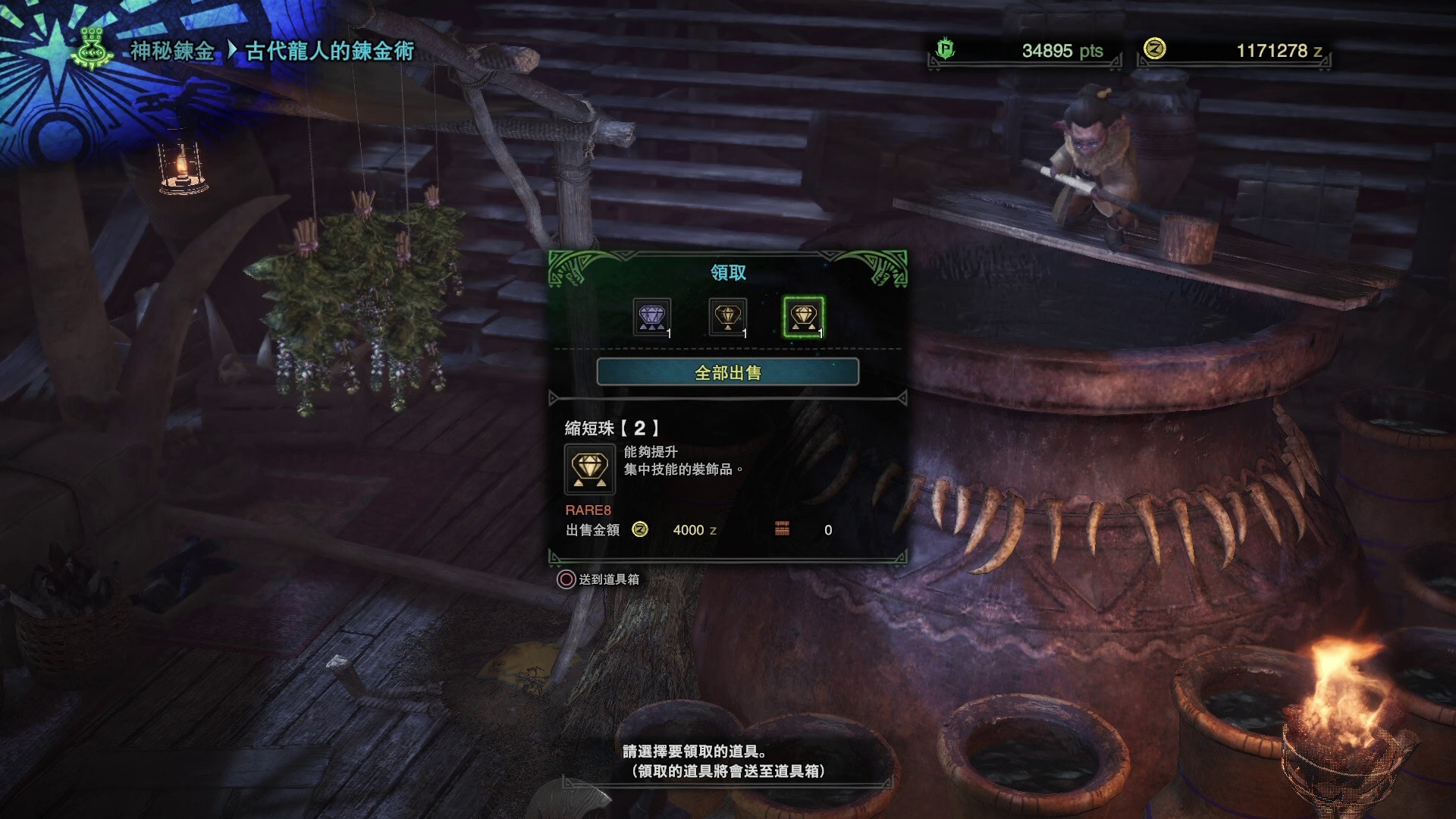Select the gold decoration jewel in the middle slot

click(729, 317)
